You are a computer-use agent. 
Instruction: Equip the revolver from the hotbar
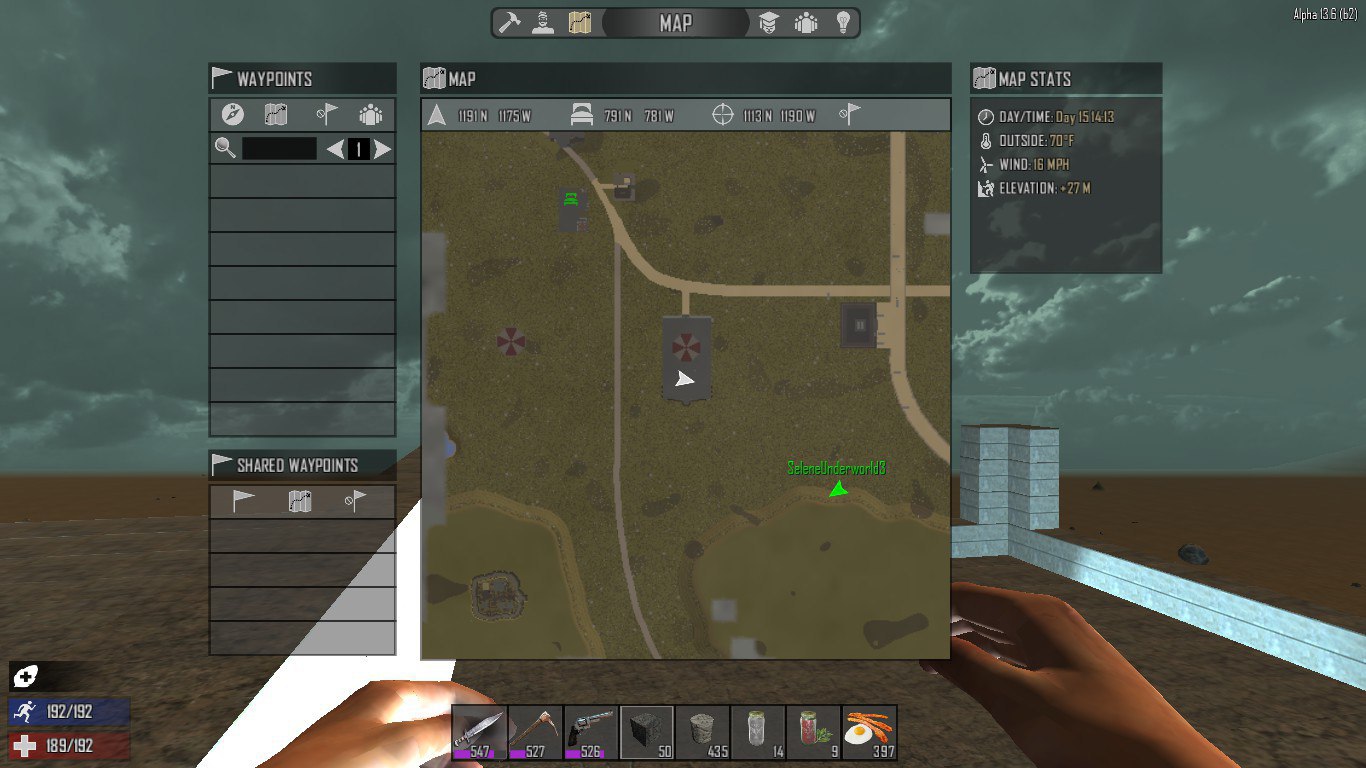(591, 733)
